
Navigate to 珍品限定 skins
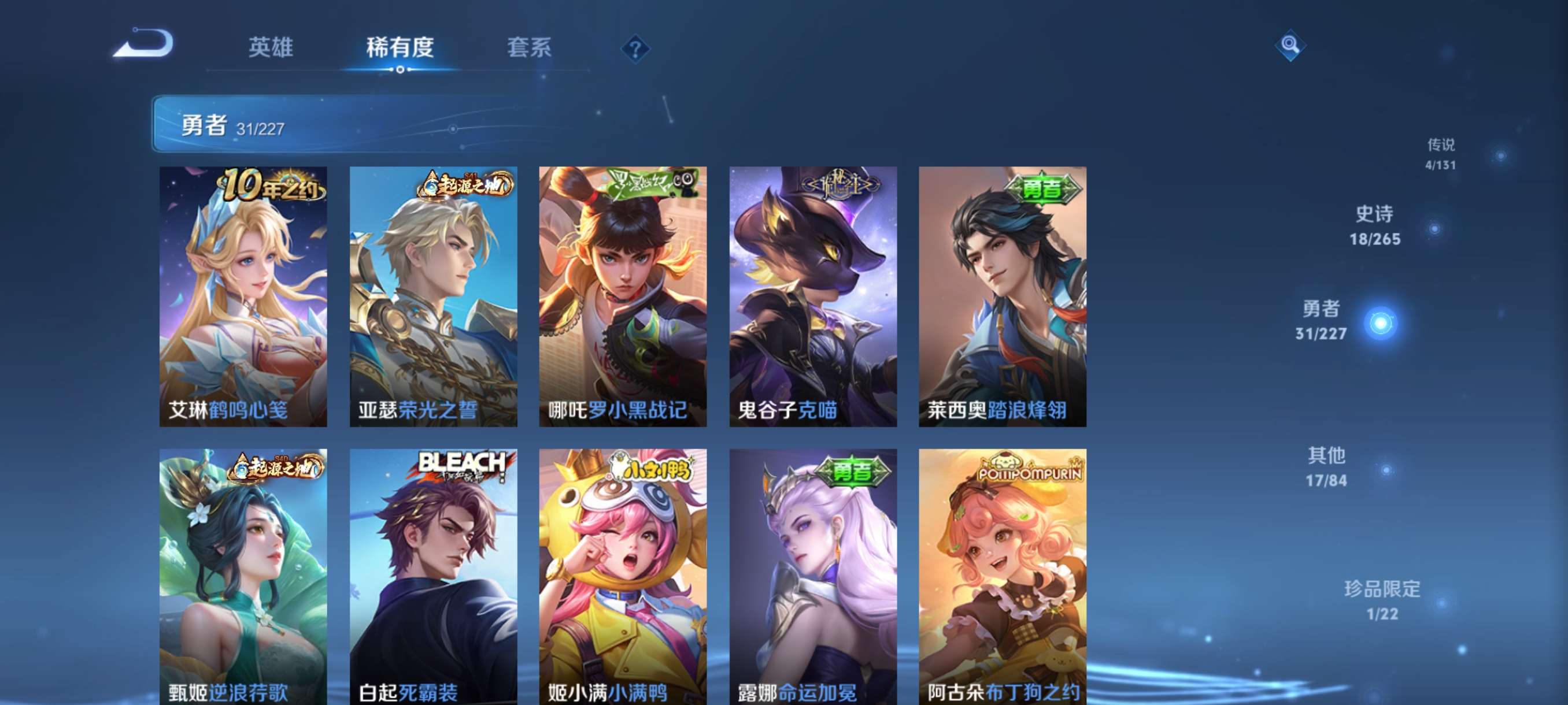tap(1382, 600)
